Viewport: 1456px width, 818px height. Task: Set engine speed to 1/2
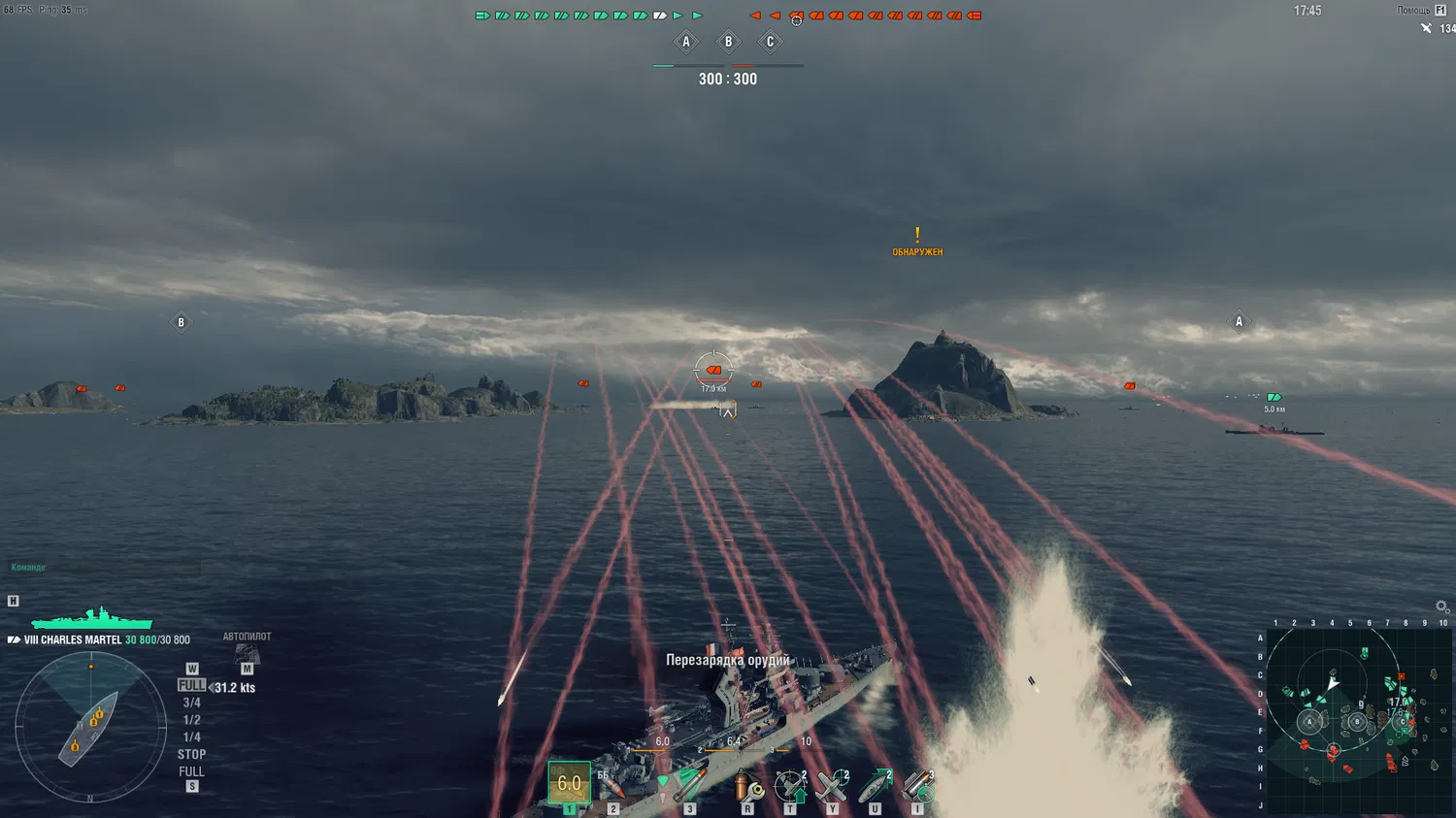(191, 720)
